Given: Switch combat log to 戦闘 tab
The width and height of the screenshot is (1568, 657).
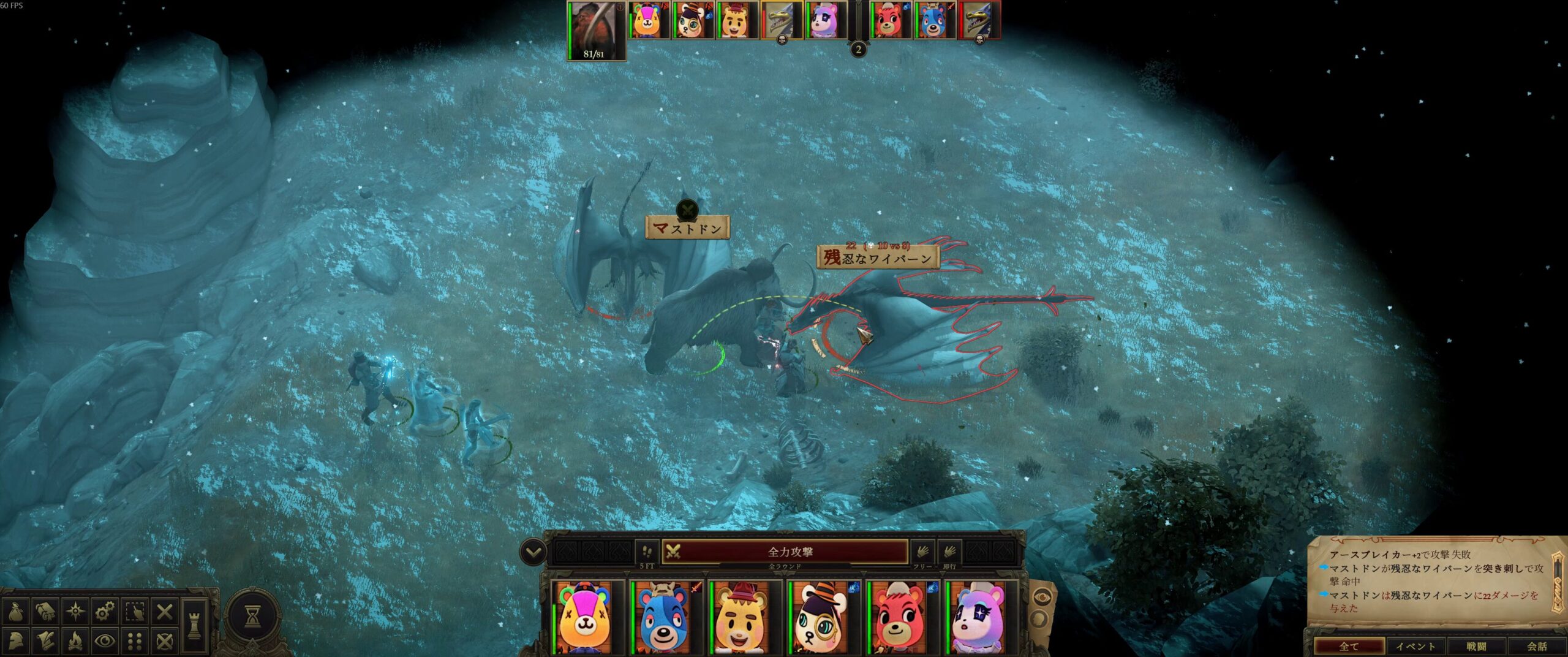Looking at the screenshot, I should click(x=1476, y=646).
